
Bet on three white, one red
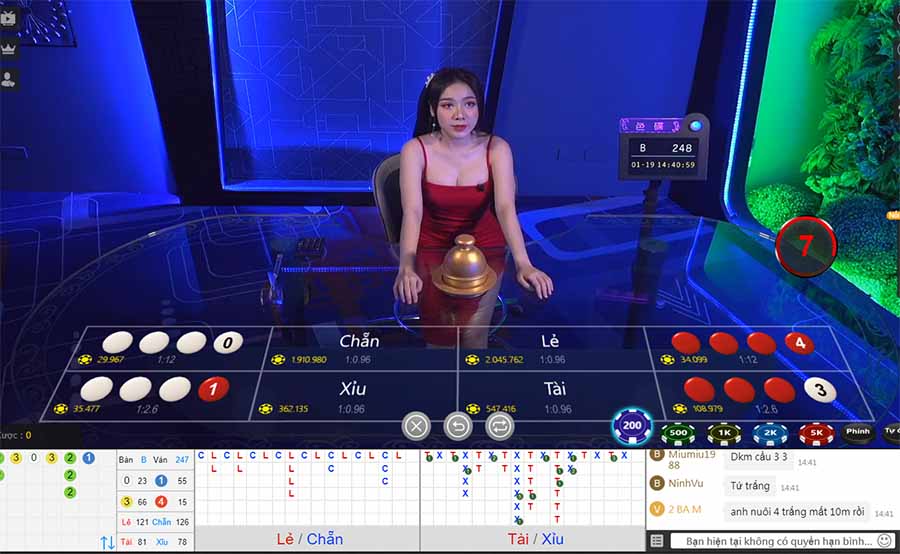pyautogui.click(x=150, y=396)
